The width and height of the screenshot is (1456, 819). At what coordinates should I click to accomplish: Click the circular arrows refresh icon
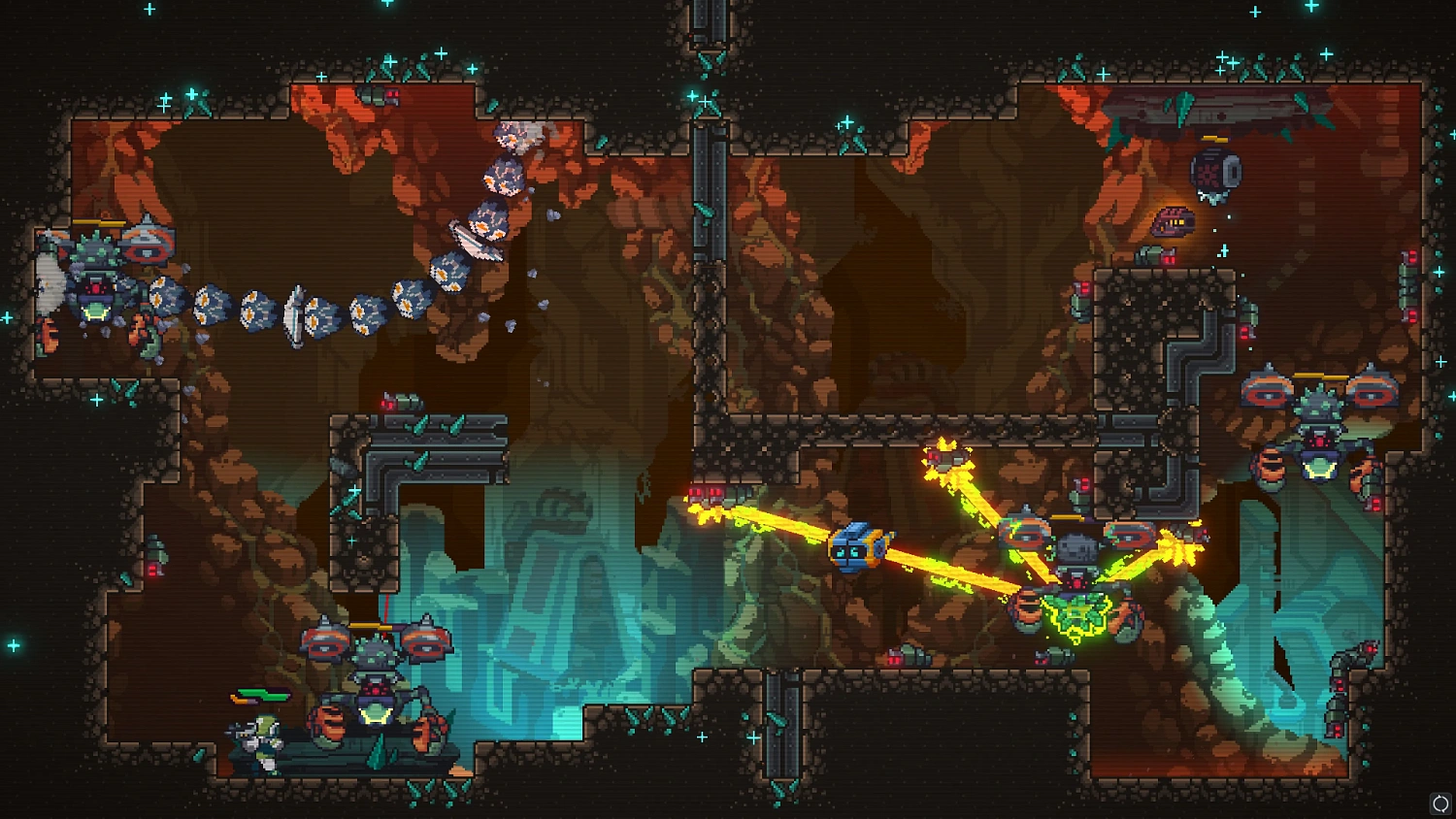coord(1439,803)
